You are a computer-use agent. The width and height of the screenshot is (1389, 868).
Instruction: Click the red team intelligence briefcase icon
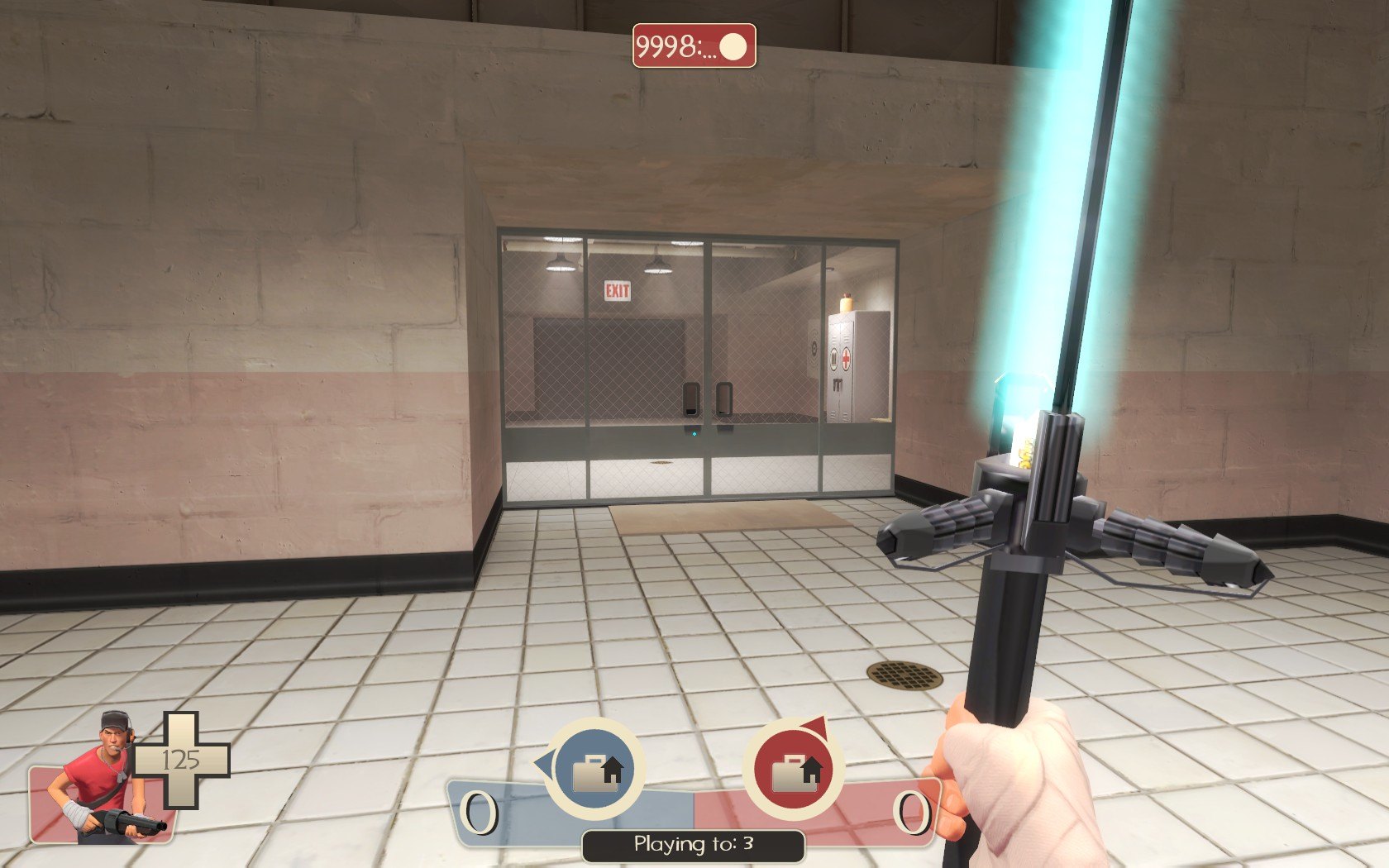click(794, 769)
